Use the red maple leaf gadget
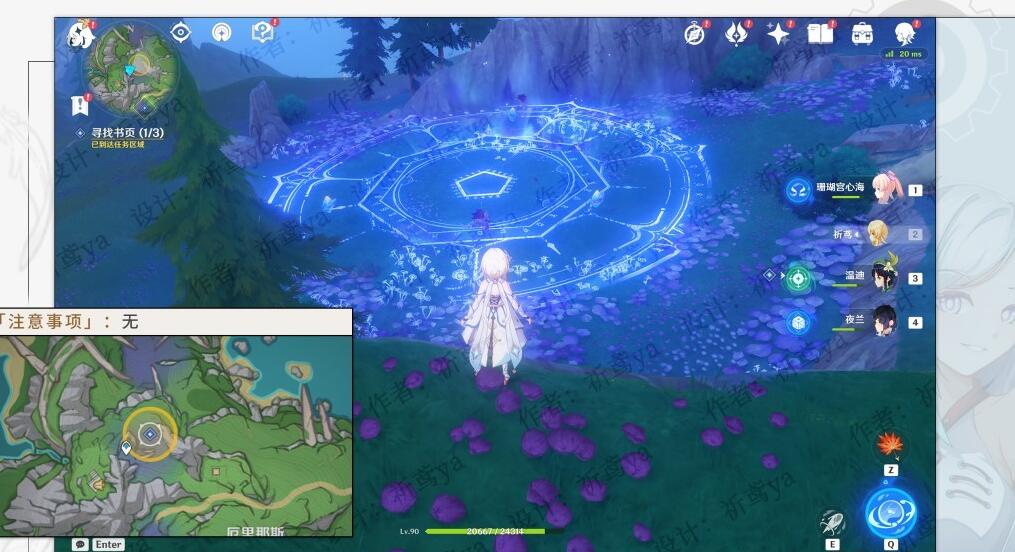The height and width of the screenshot is (552, 1015). point(890,444)
